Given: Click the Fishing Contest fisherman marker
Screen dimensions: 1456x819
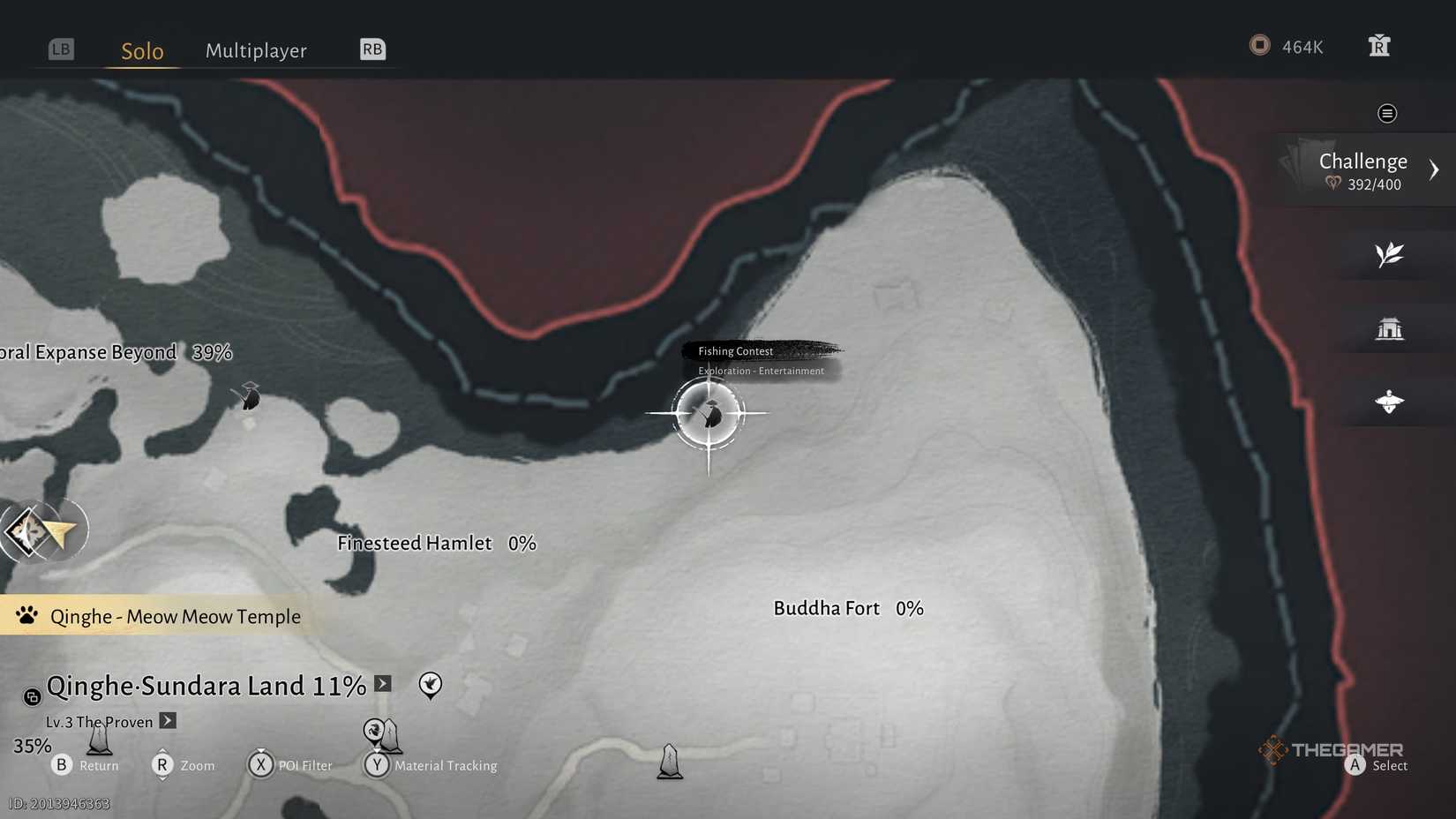Looking at the screenshot, I should [x=710, y=413].
